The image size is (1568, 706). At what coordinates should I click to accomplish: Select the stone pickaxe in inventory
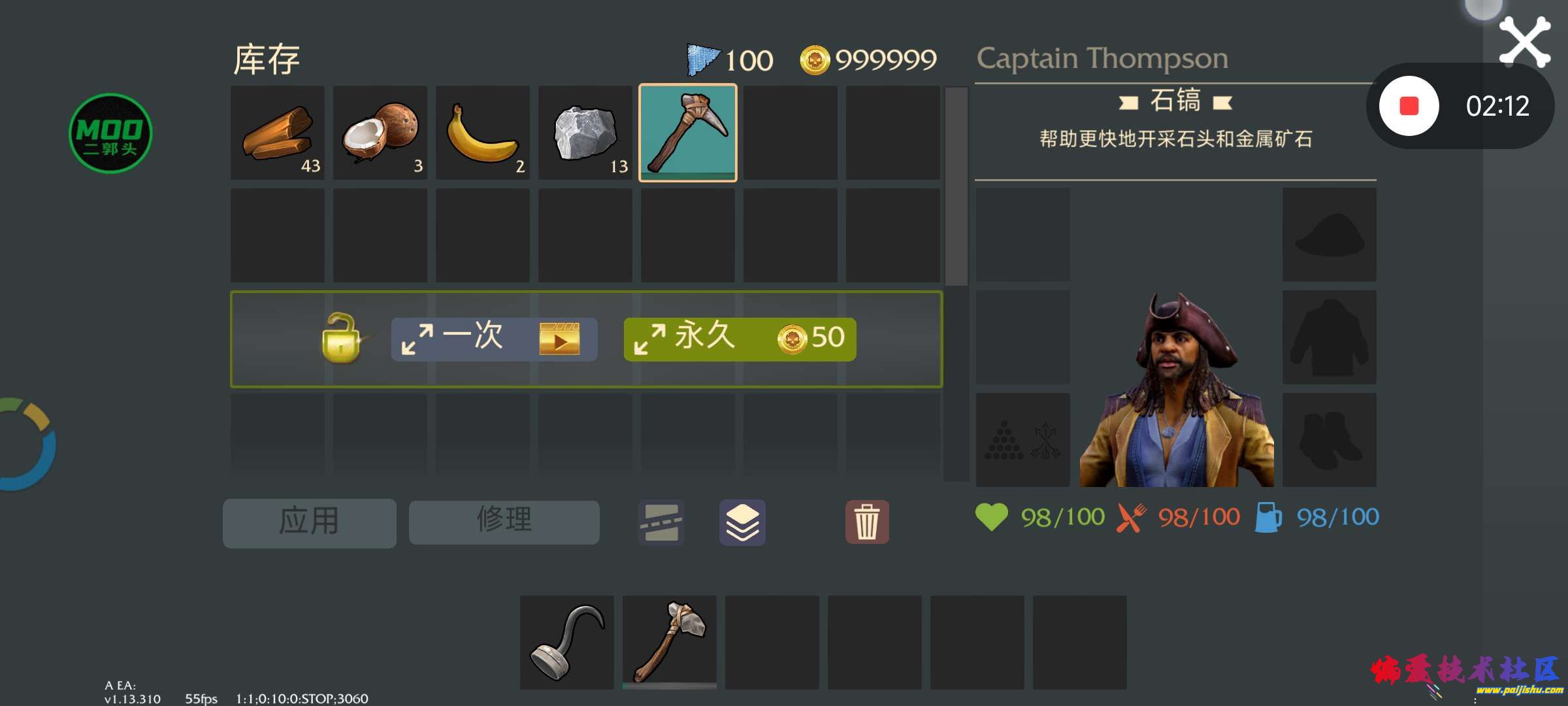(x=688, y=132)
